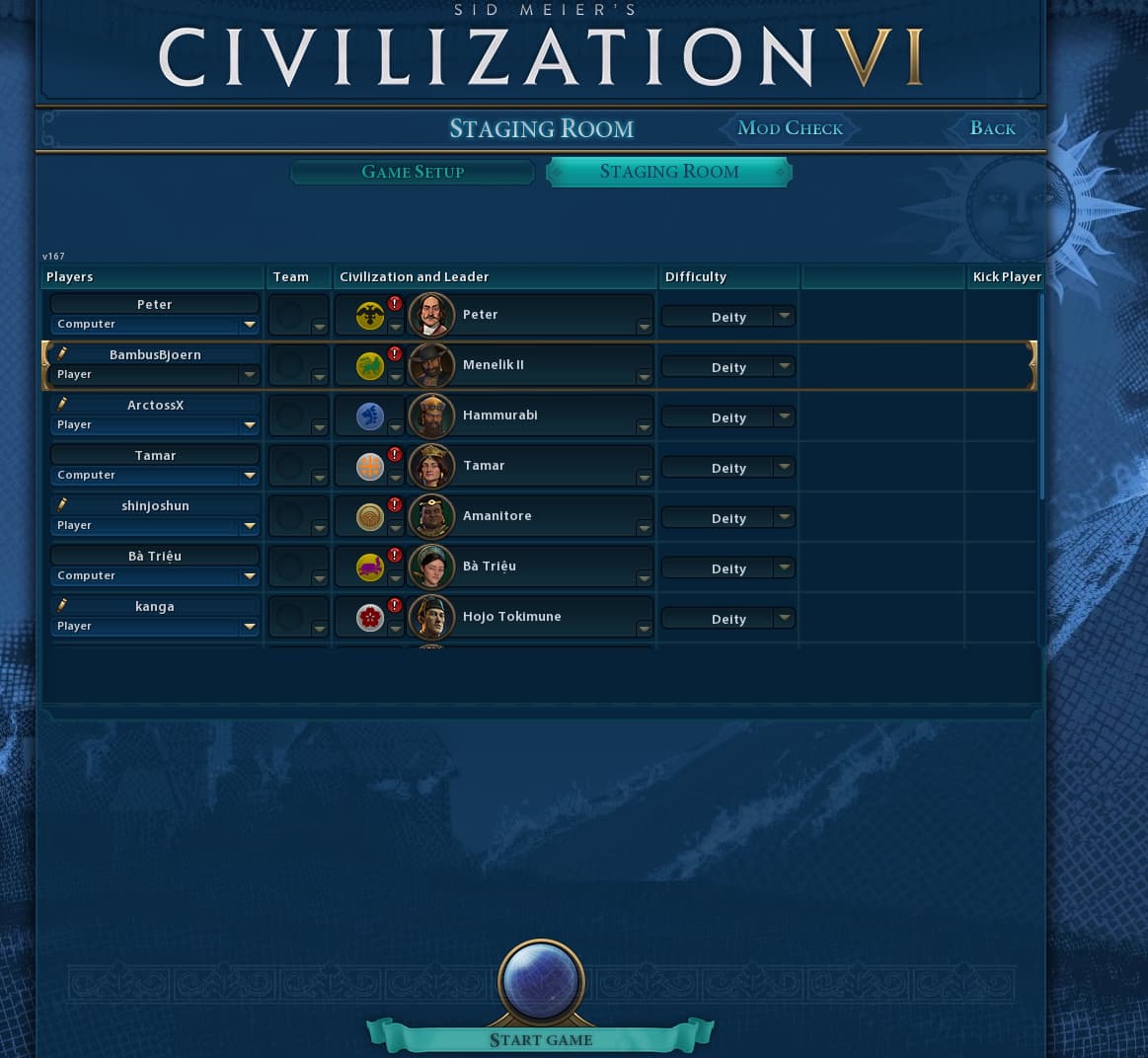Switch to the Game Setup tab

pos(413,172)
